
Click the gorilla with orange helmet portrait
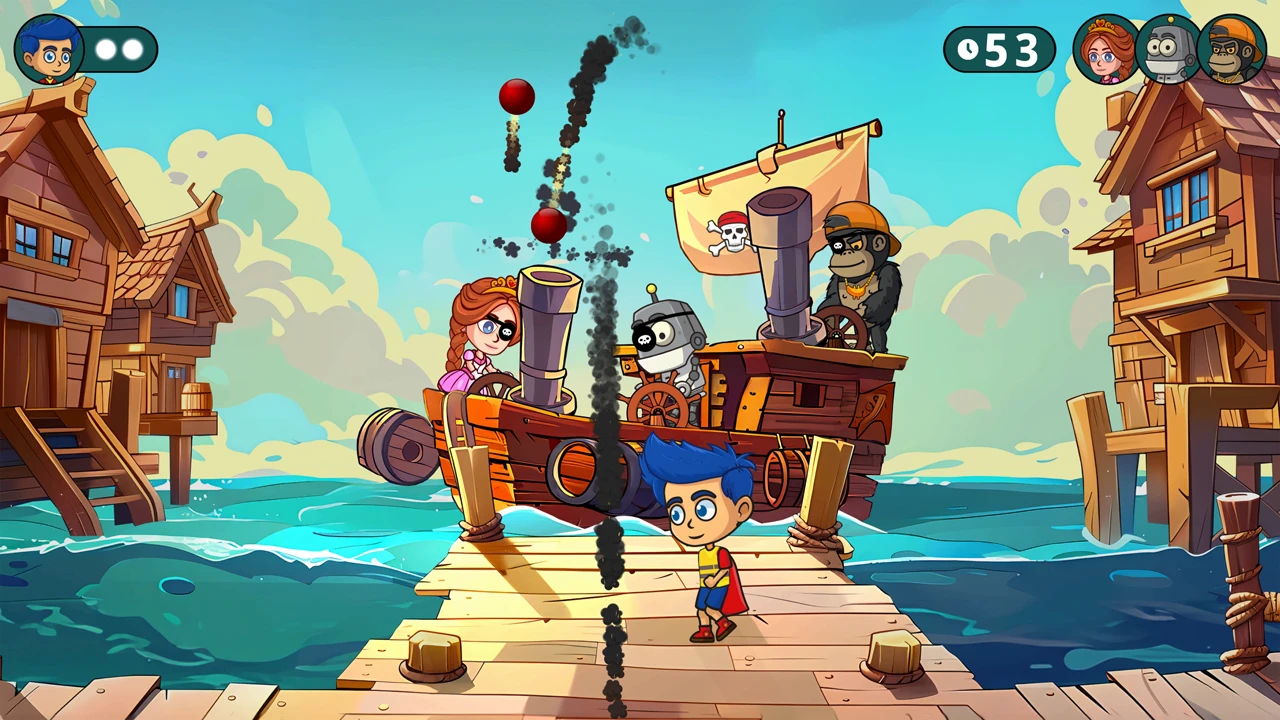pyautogui.click(x=1232, y=50)
